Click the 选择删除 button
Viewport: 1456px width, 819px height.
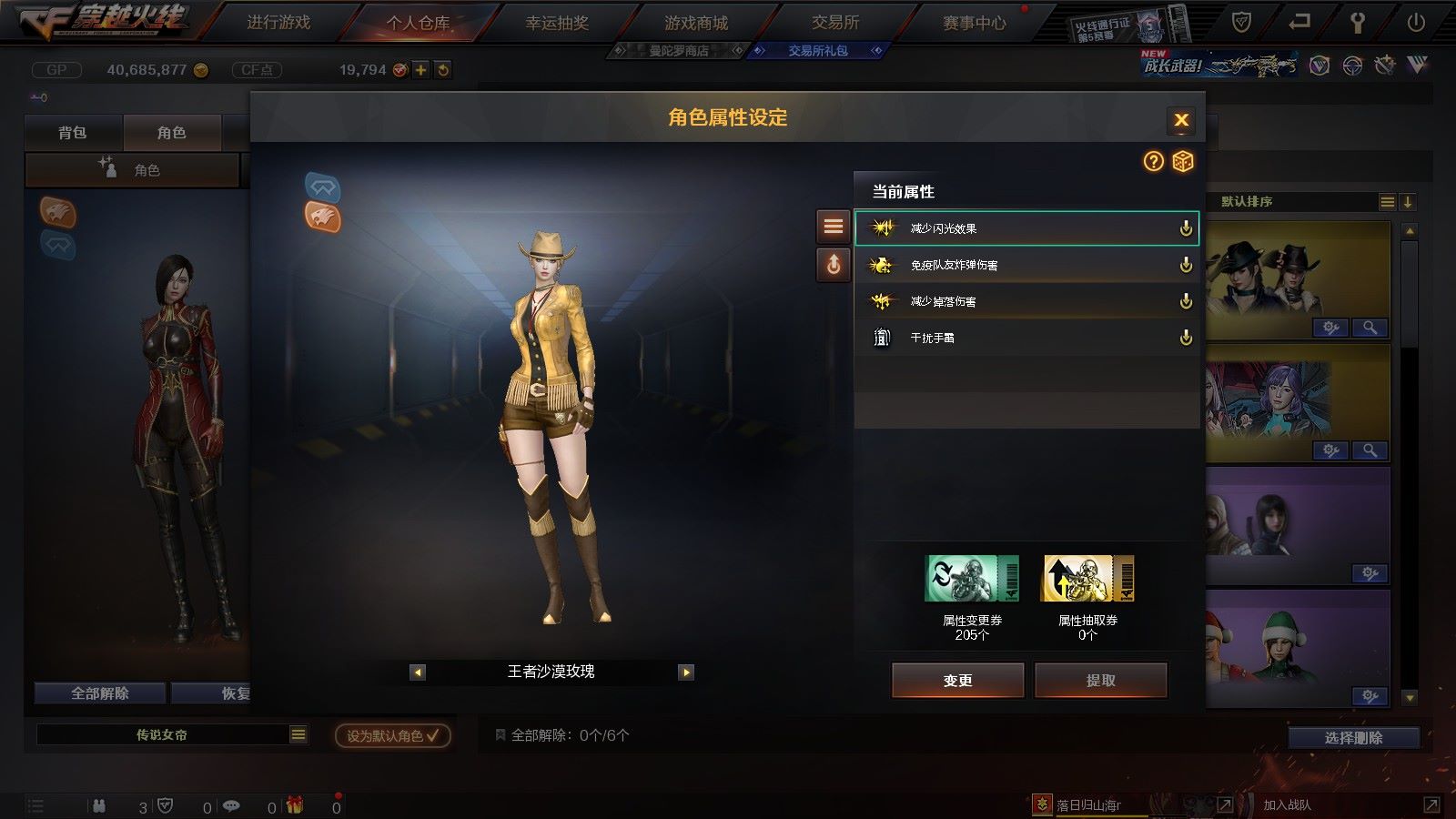(1353, 738)
